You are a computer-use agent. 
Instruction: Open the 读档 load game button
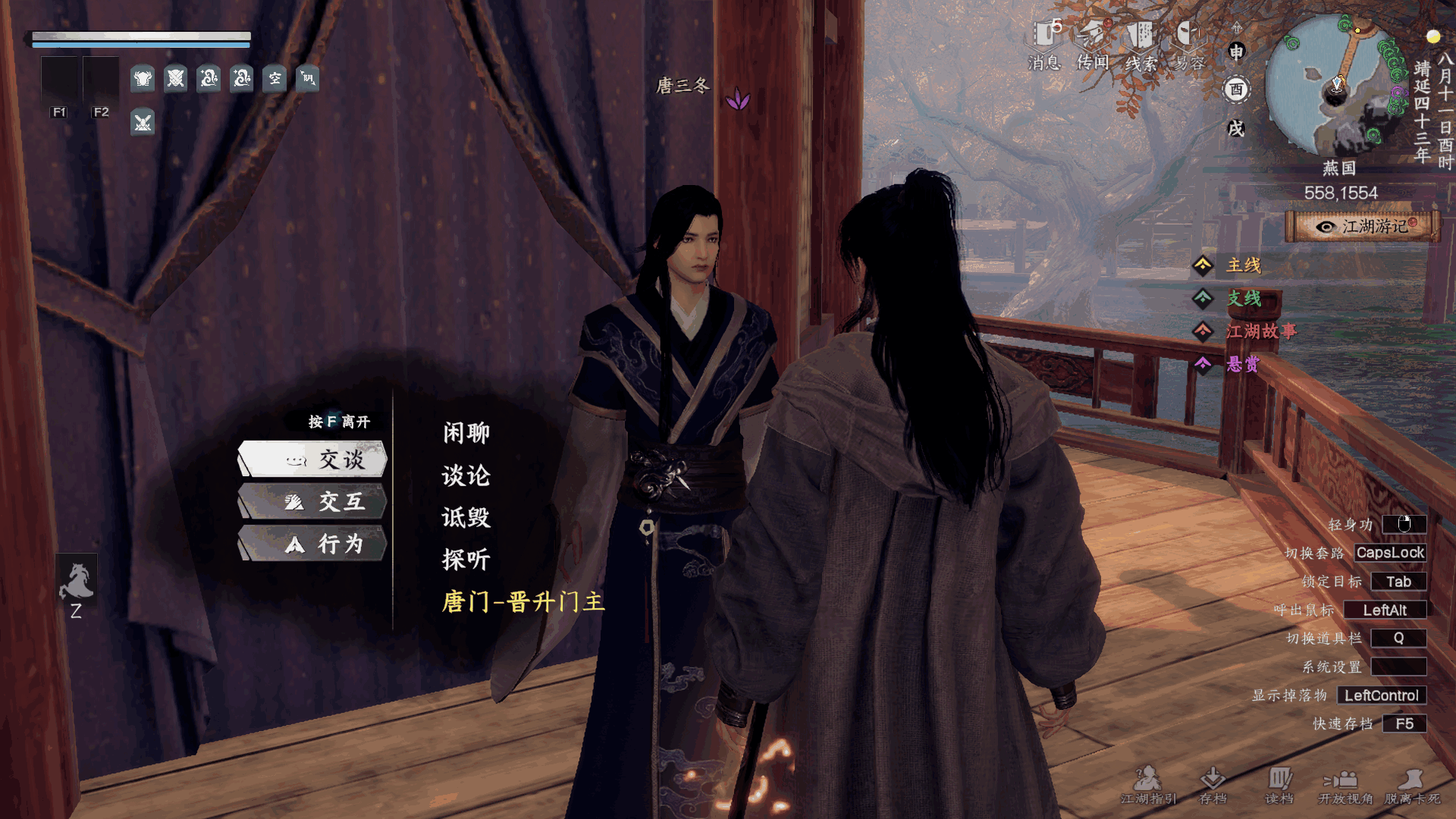1279,784
